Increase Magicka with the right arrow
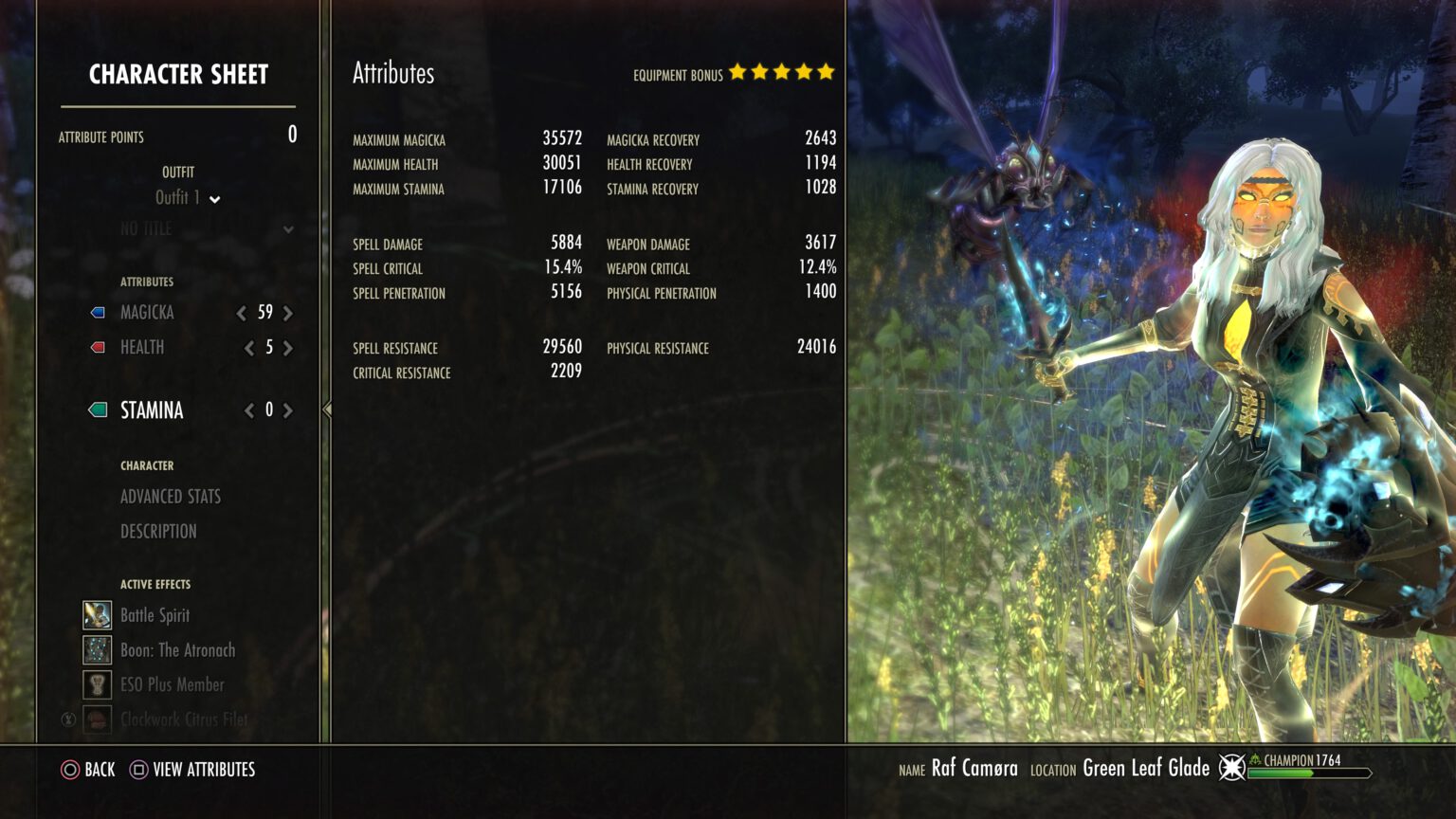Image resolution: width=1456 pixels, height=819 pixels. coord(288,312)
